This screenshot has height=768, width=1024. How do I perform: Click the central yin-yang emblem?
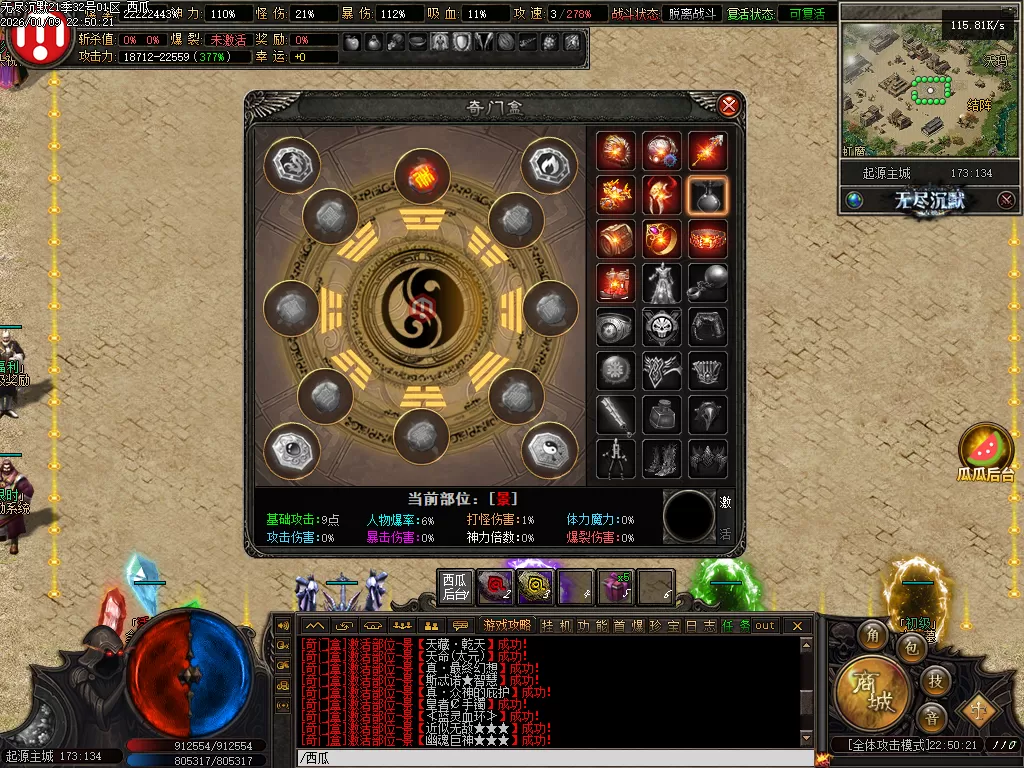(421, 306)
